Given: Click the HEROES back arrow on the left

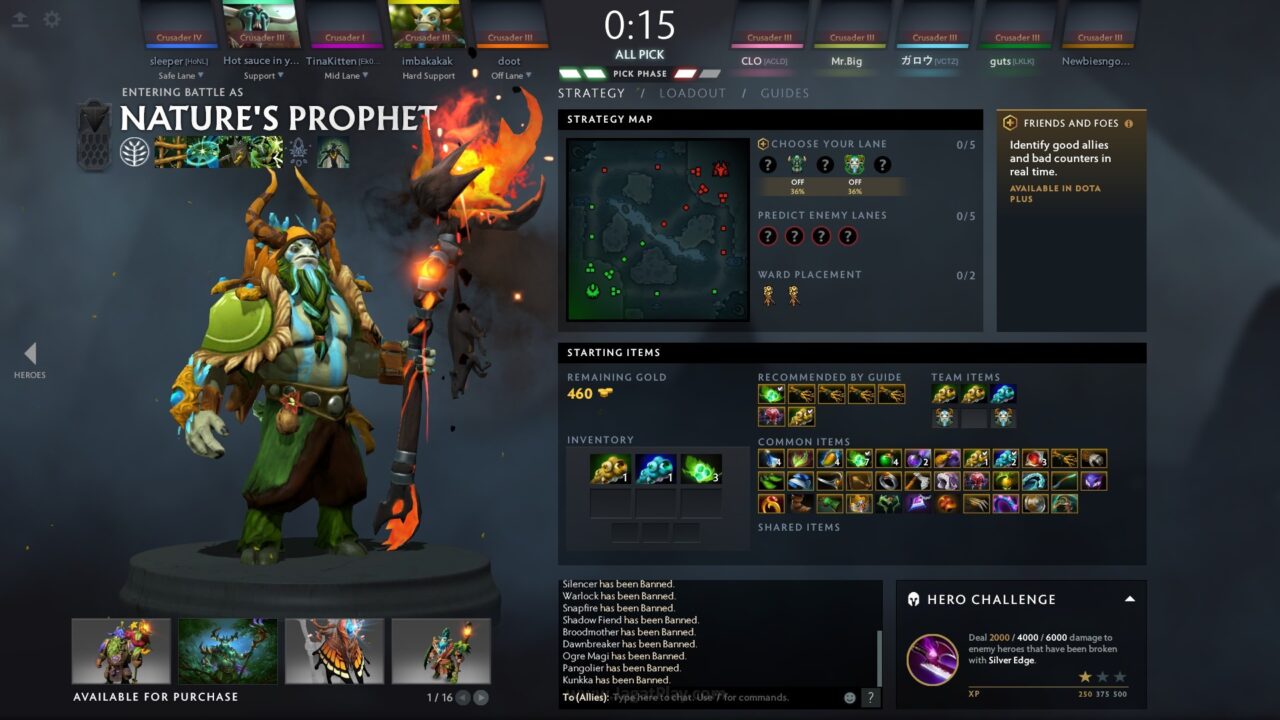Looking at the screenshot, I should pyautogui.click(x=30, y=353).
